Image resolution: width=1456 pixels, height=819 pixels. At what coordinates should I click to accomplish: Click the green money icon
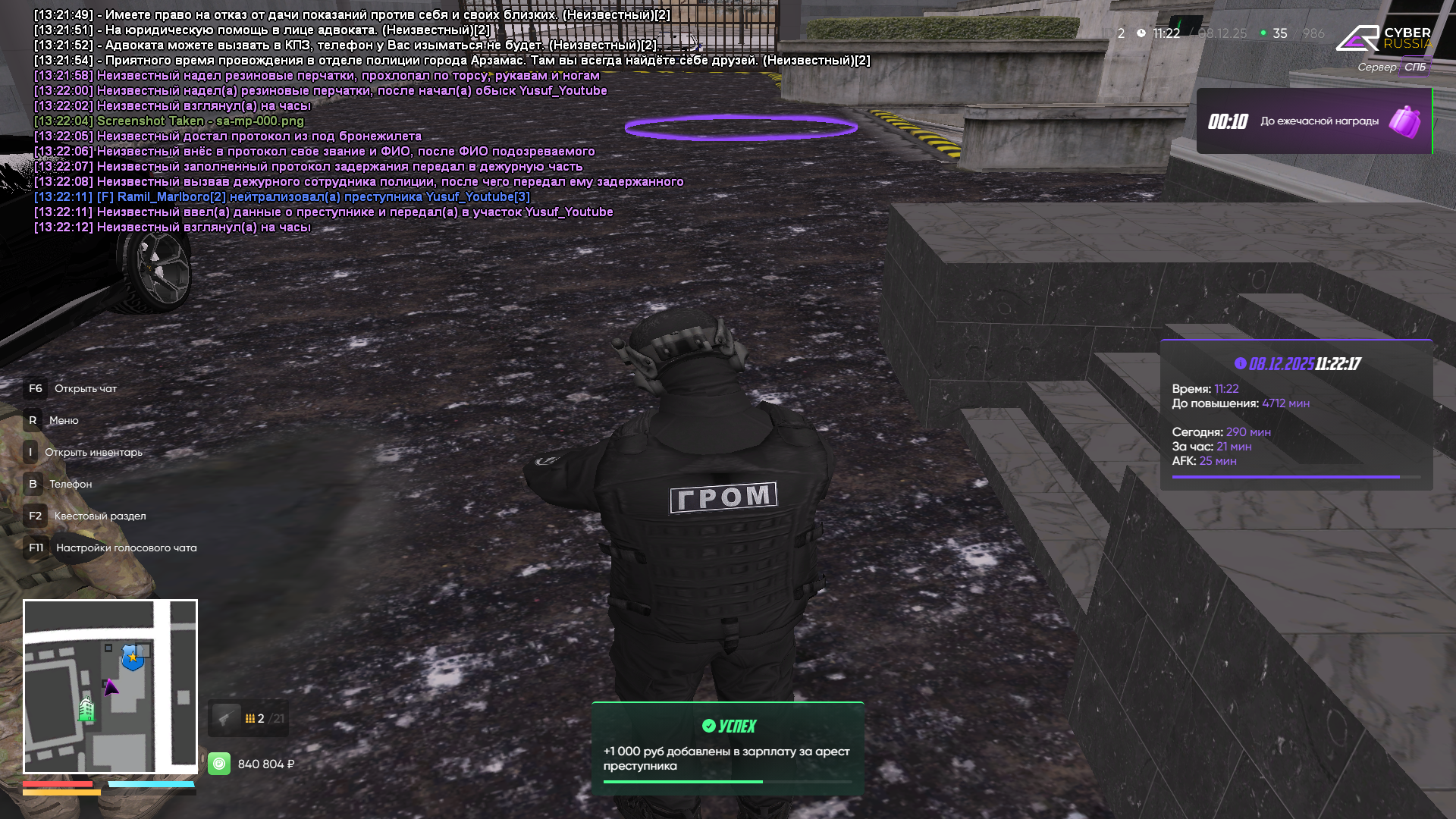pos(219,764)
